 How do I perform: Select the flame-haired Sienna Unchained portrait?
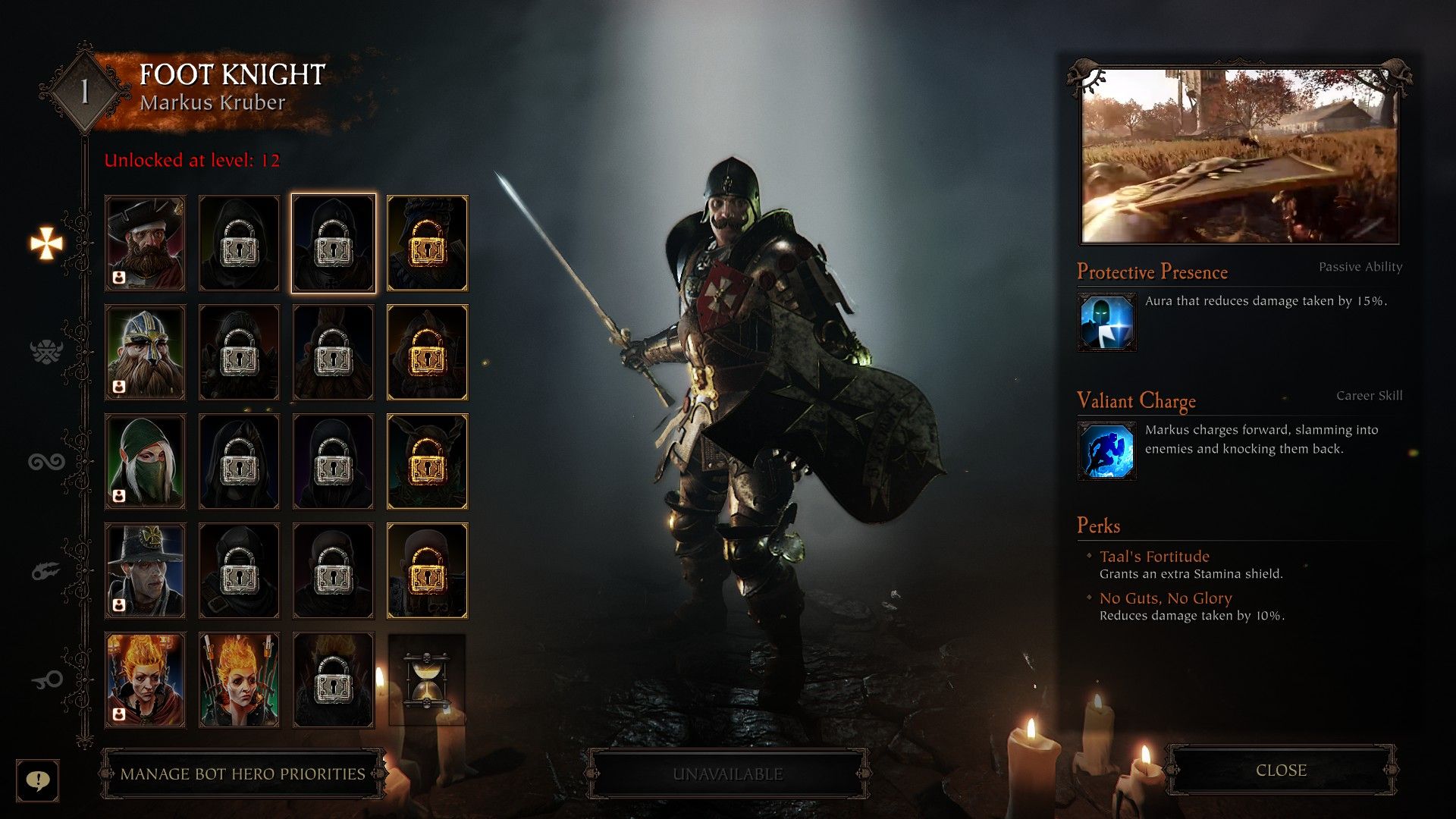point(239,679)
